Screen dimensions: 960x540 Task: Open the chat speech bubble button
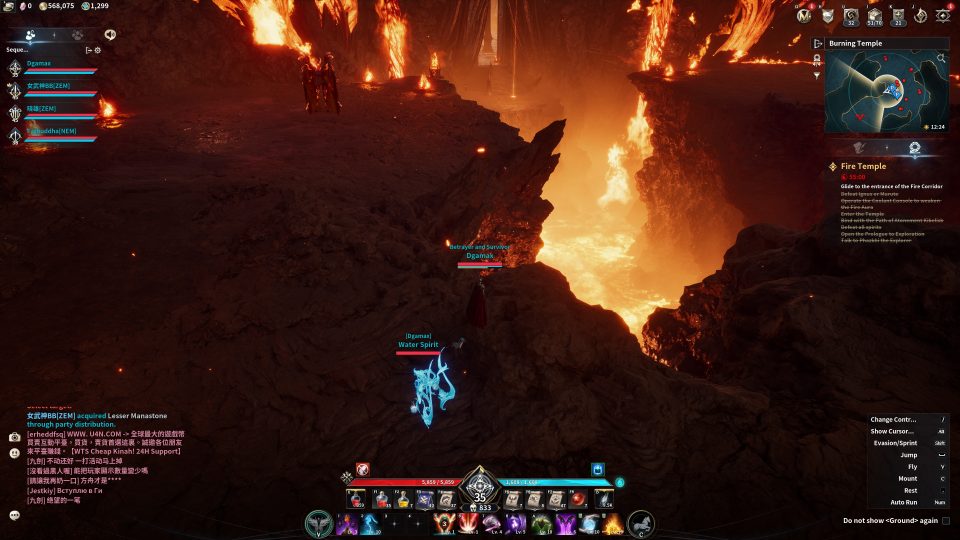15,515
